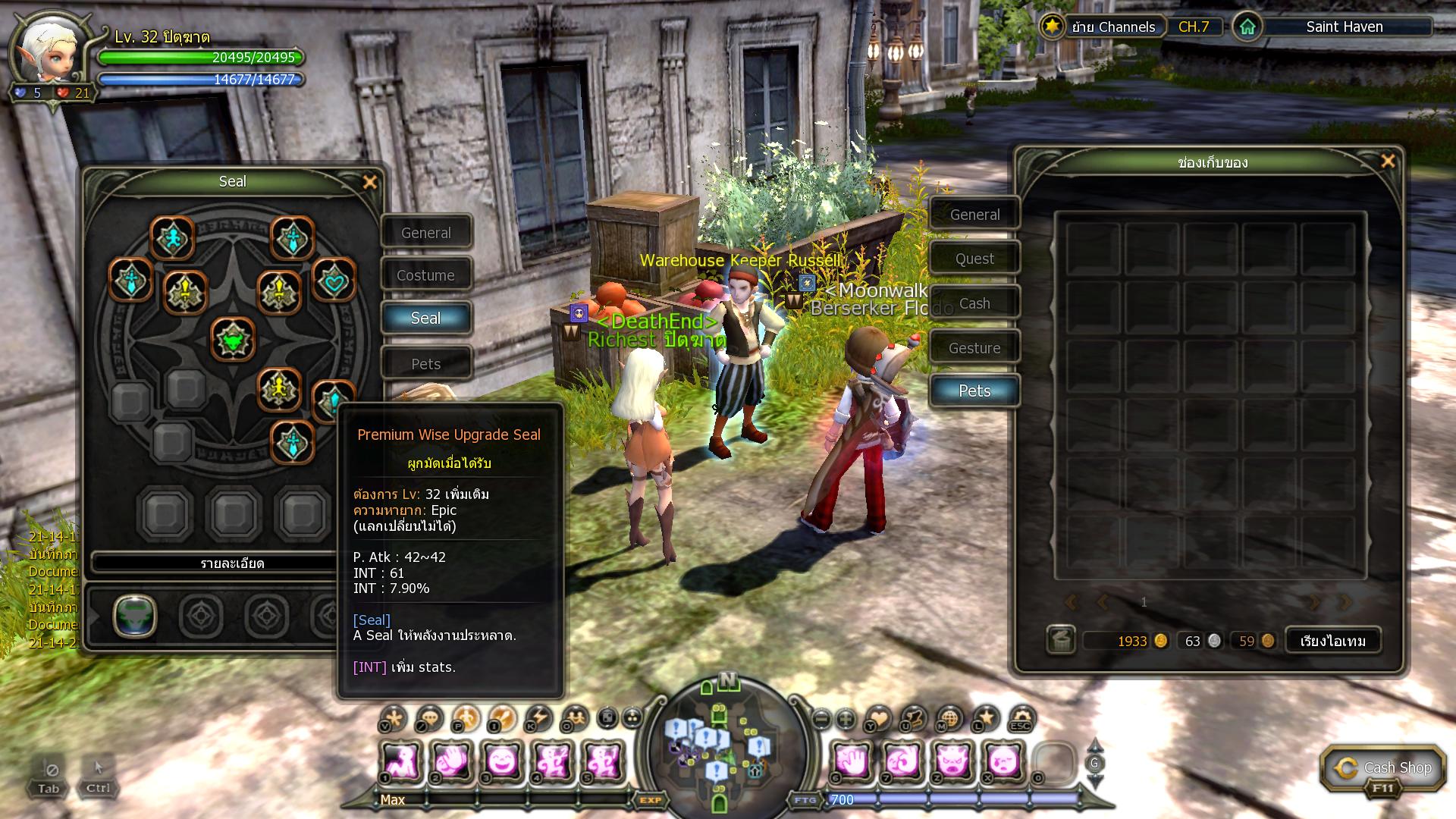Switch inventory to the Quest tab
This screenshot has width=1456, height=819.
tap(974, 259)
